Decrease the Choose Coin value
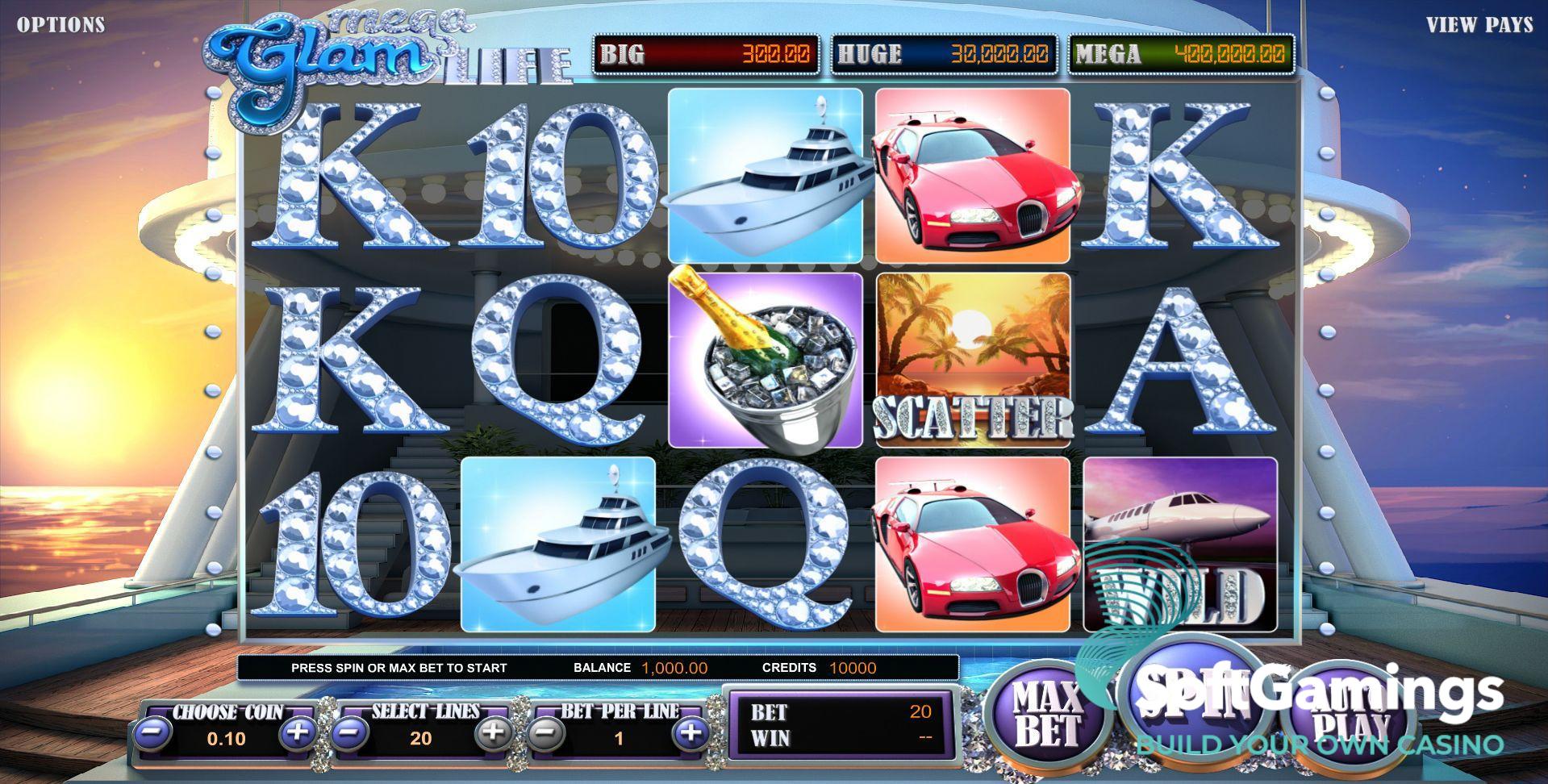 click(x=151, y=735)
